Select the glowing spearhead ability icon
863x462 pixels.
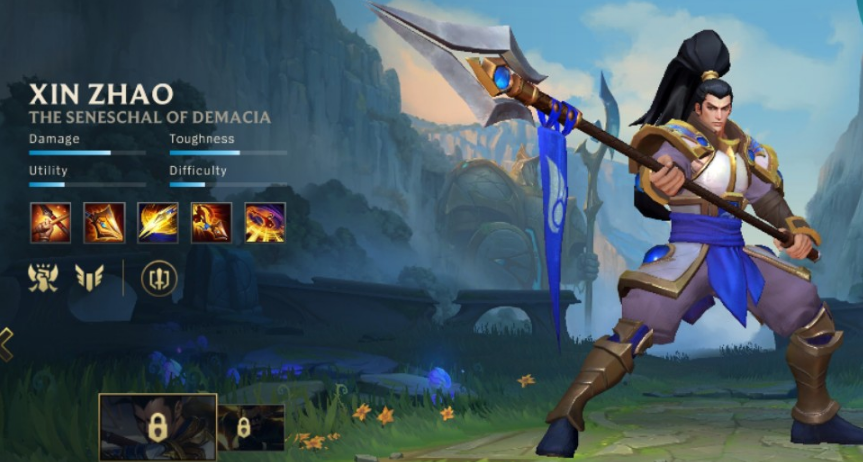point(104,222)
